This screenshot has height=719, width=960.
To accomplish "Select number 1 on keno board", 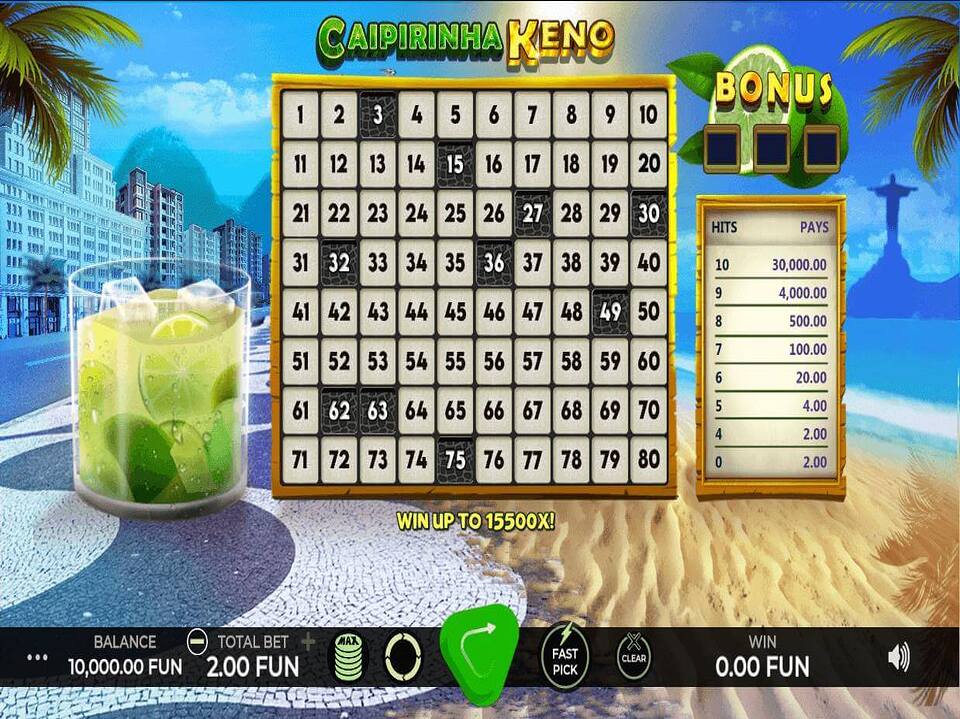I will pyautogui.click(x=300, y=115).
